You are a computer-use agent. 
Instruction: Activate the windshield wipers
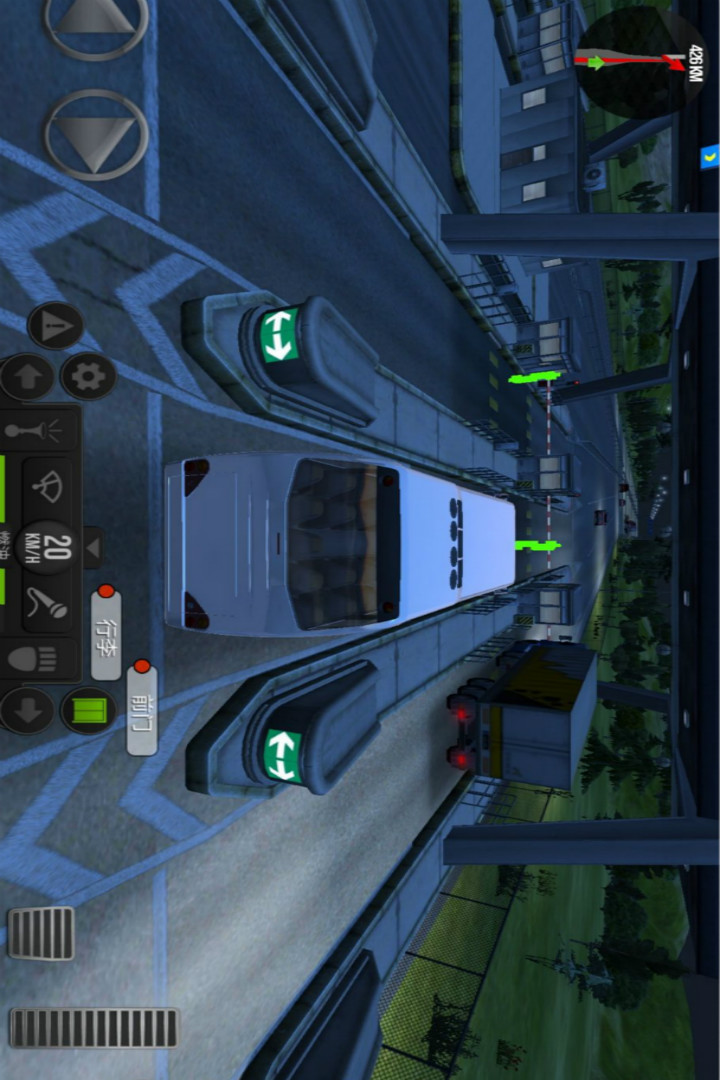[47, 487]
